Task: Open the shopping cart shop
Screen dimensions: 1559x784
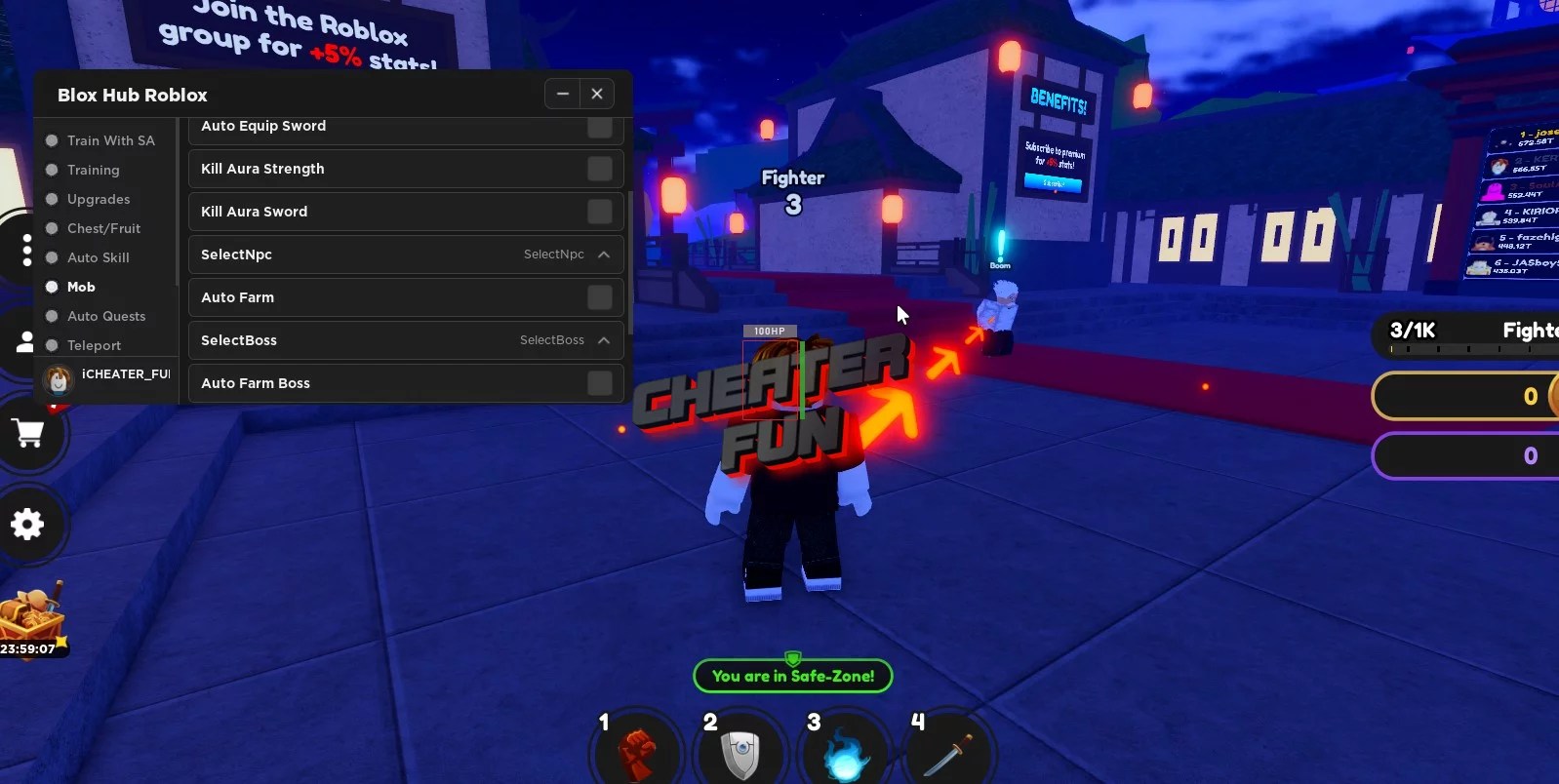Action: click(28, 435)
